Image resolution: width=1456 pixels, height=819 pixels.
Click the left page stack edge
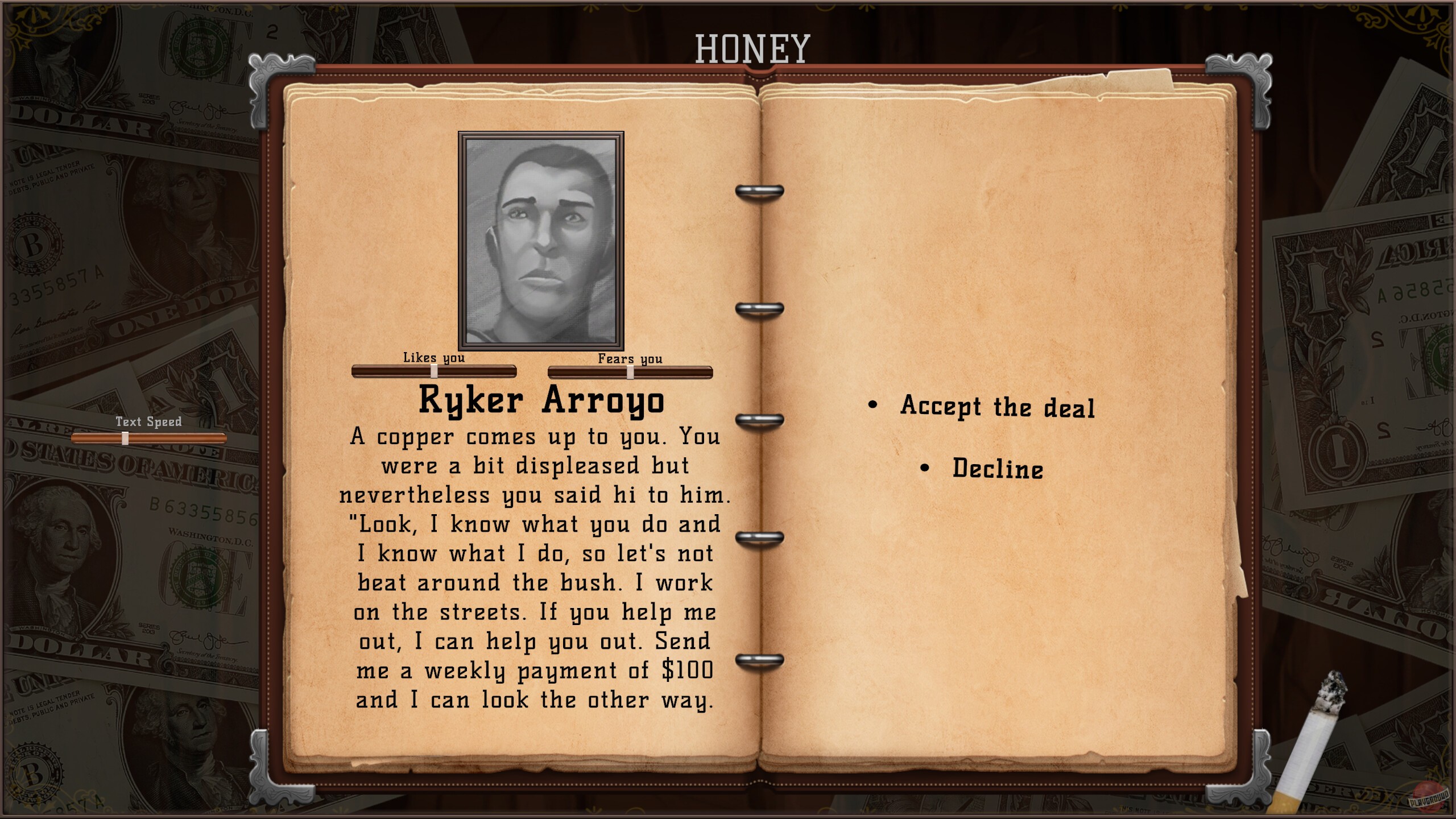[x=290, y=398]
